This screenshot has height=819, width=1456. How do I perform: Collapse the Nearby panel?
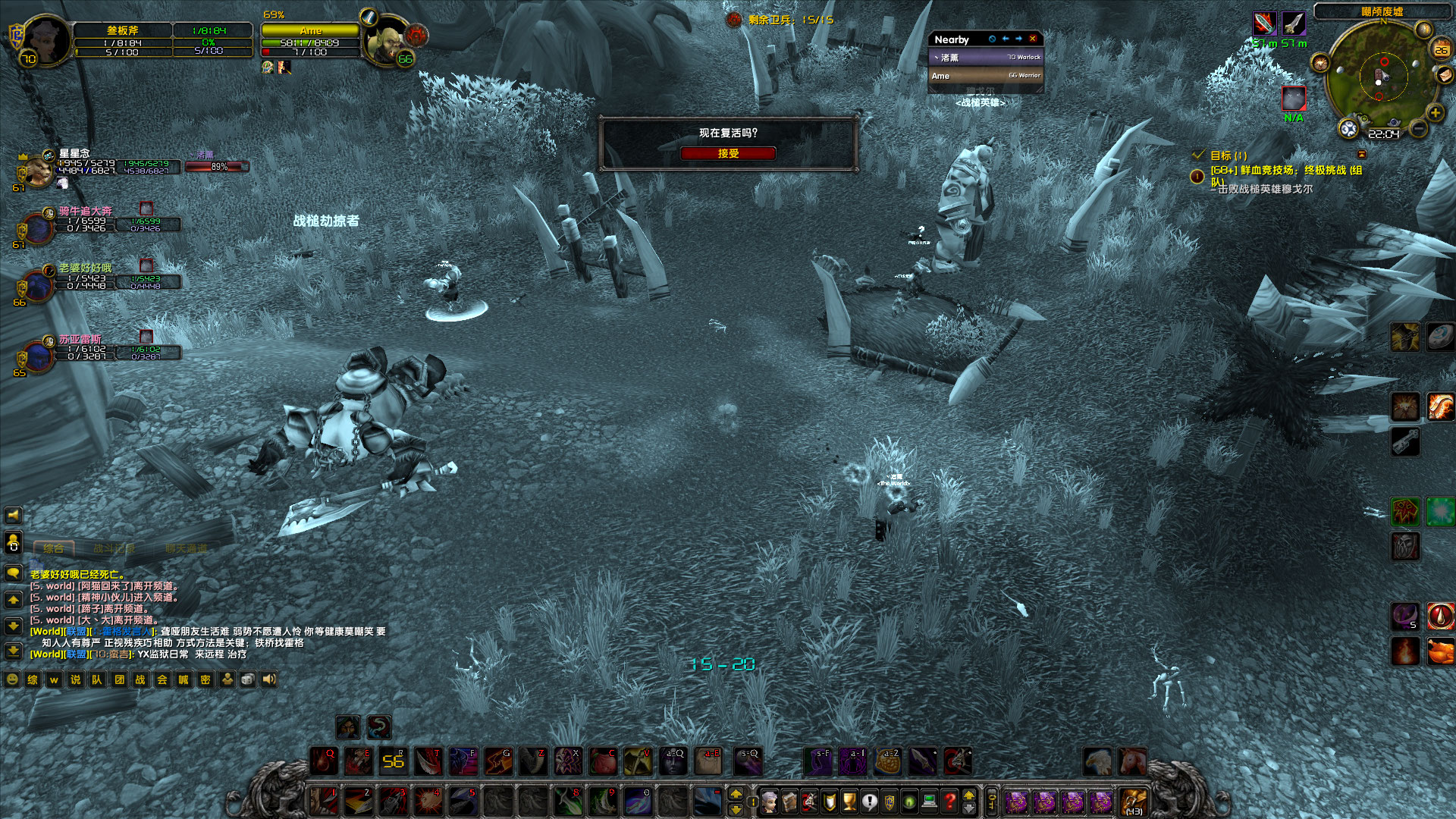(x=993, y=39)
